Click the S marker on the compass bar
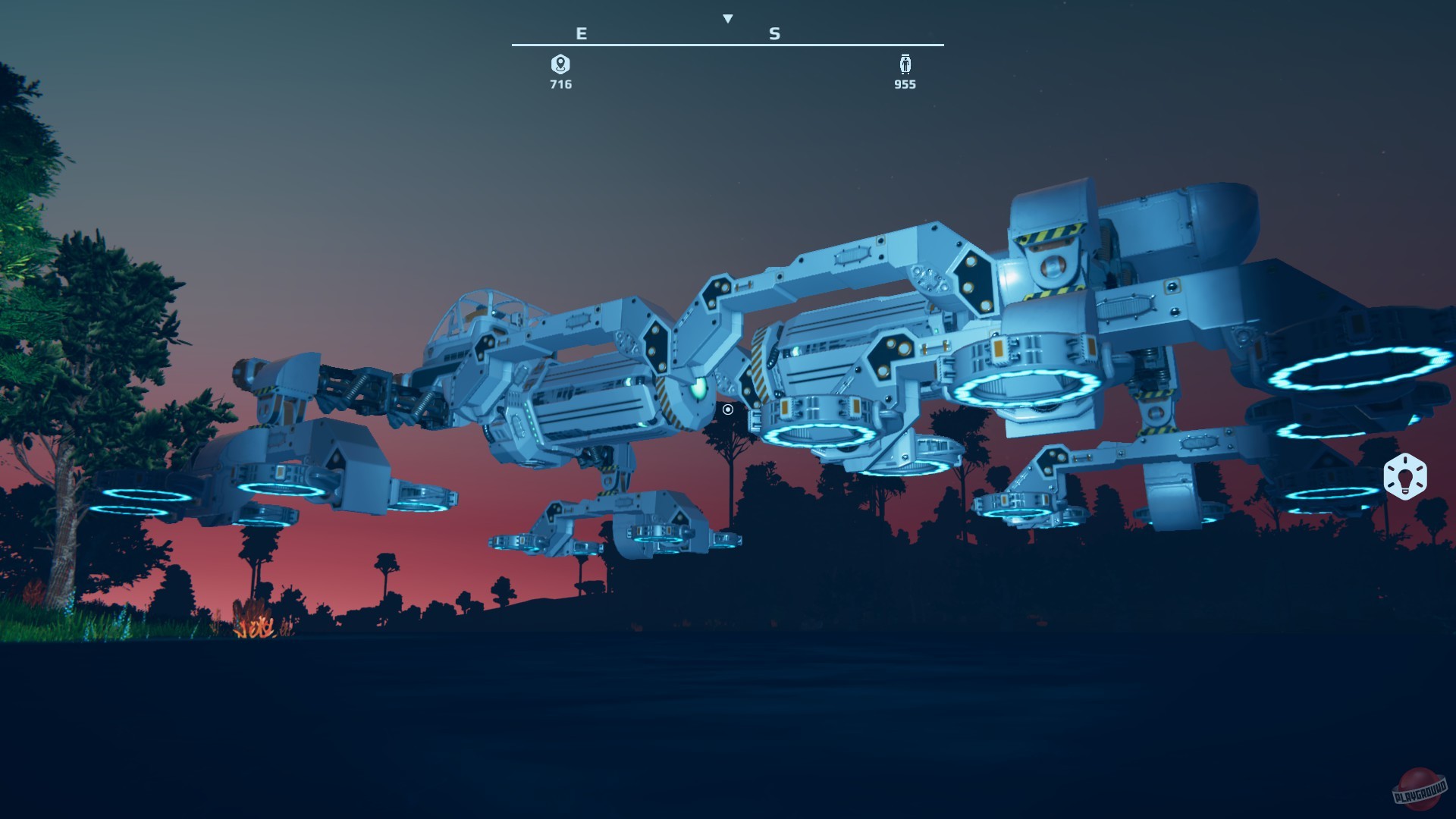Viewport: 1456px width, 819px height. [x=774, y=33]
